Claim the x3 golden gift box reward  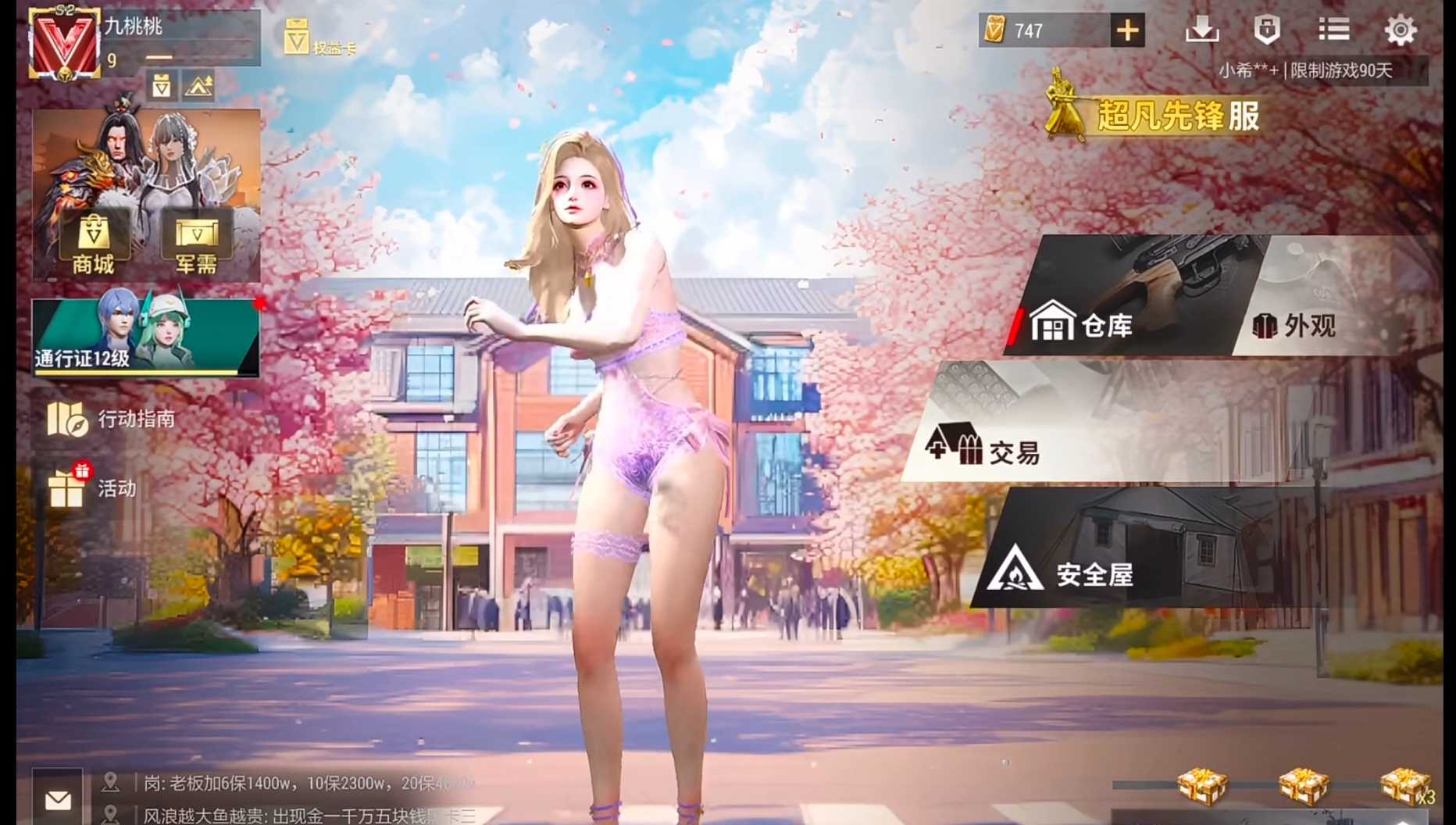(1404, 786)
